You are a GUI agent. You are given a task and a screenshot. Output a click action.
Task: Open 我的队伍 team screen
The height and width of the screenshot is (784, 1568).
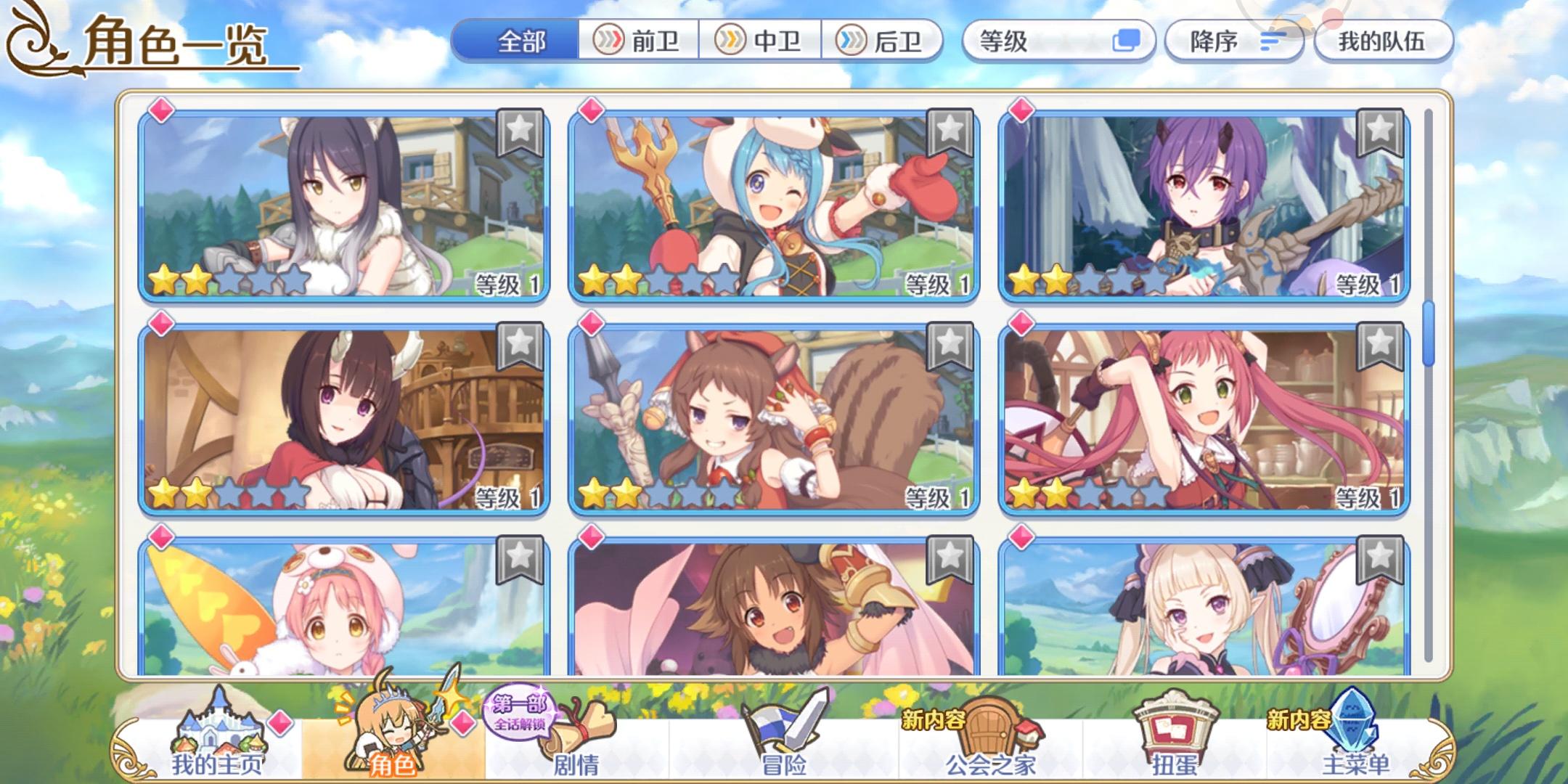click(1383, 41)
